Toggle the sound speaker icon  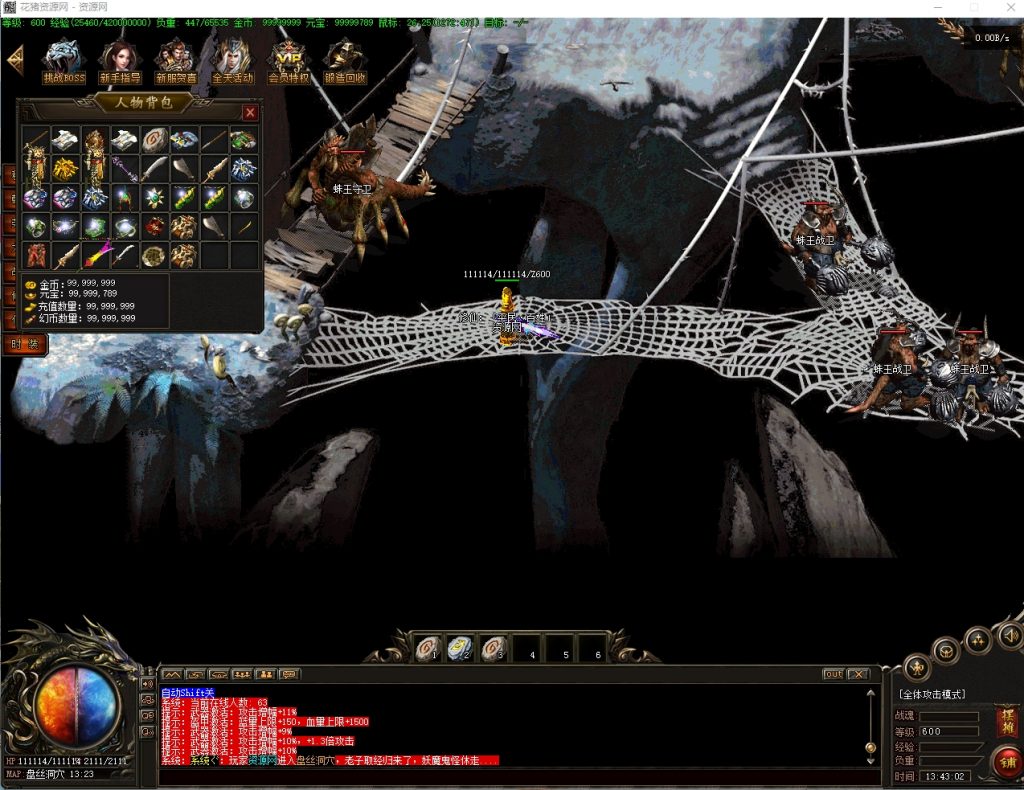pyautogui.click(x=1009, y=635)
